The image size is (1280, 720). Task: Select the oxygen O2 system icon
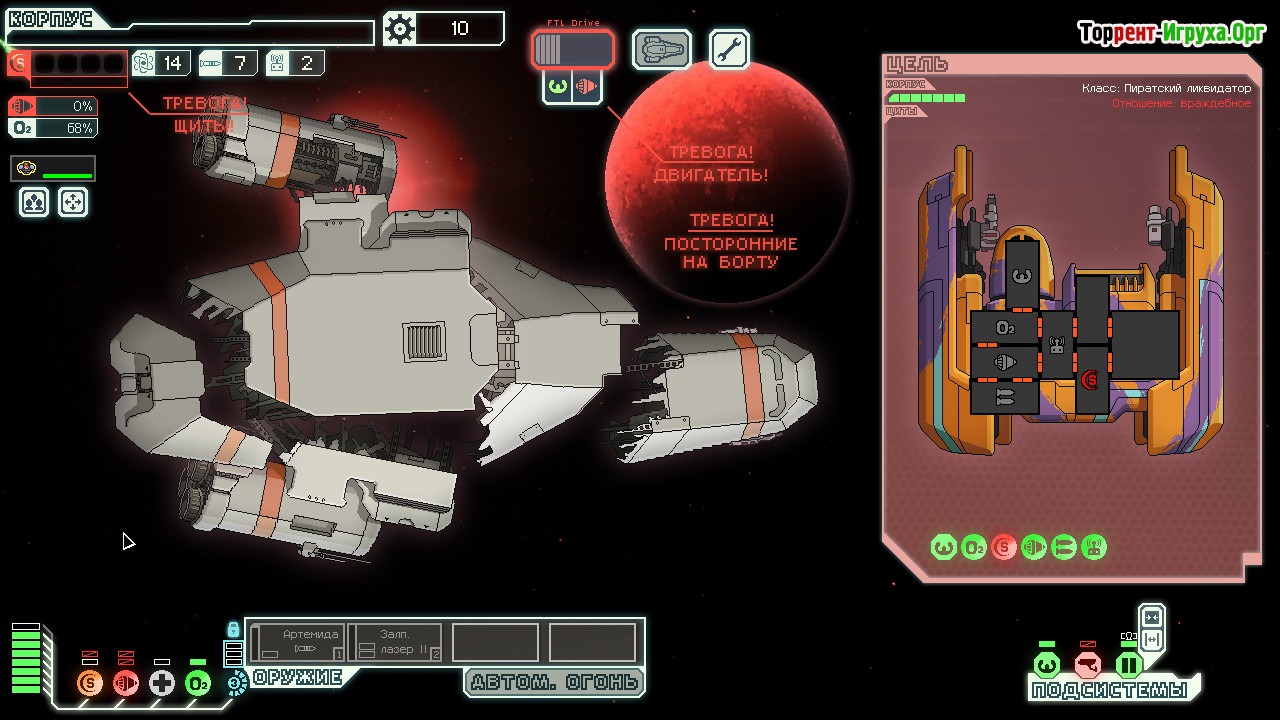(198, 683)
